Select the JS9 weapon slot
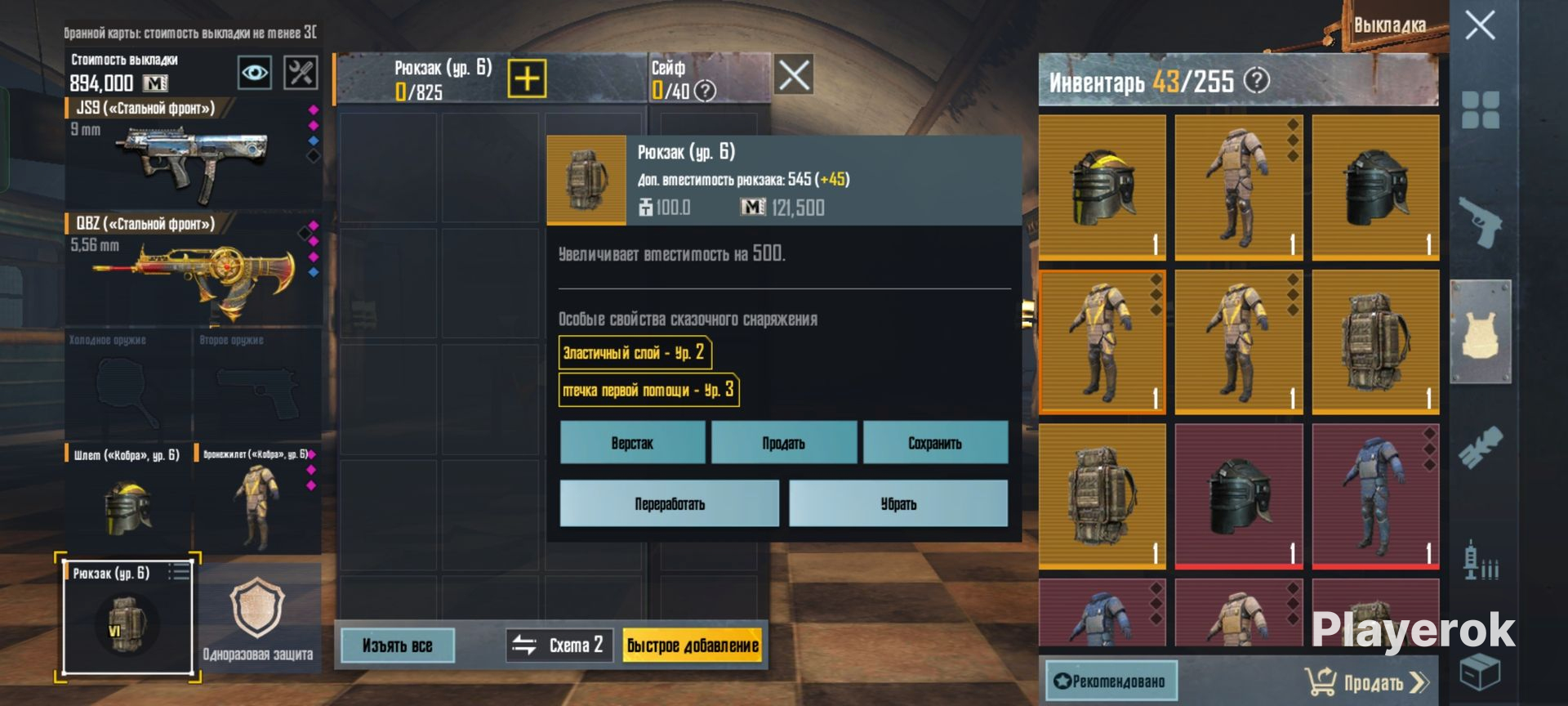This screenshot has height=706, width=1568. pos(193,155)
